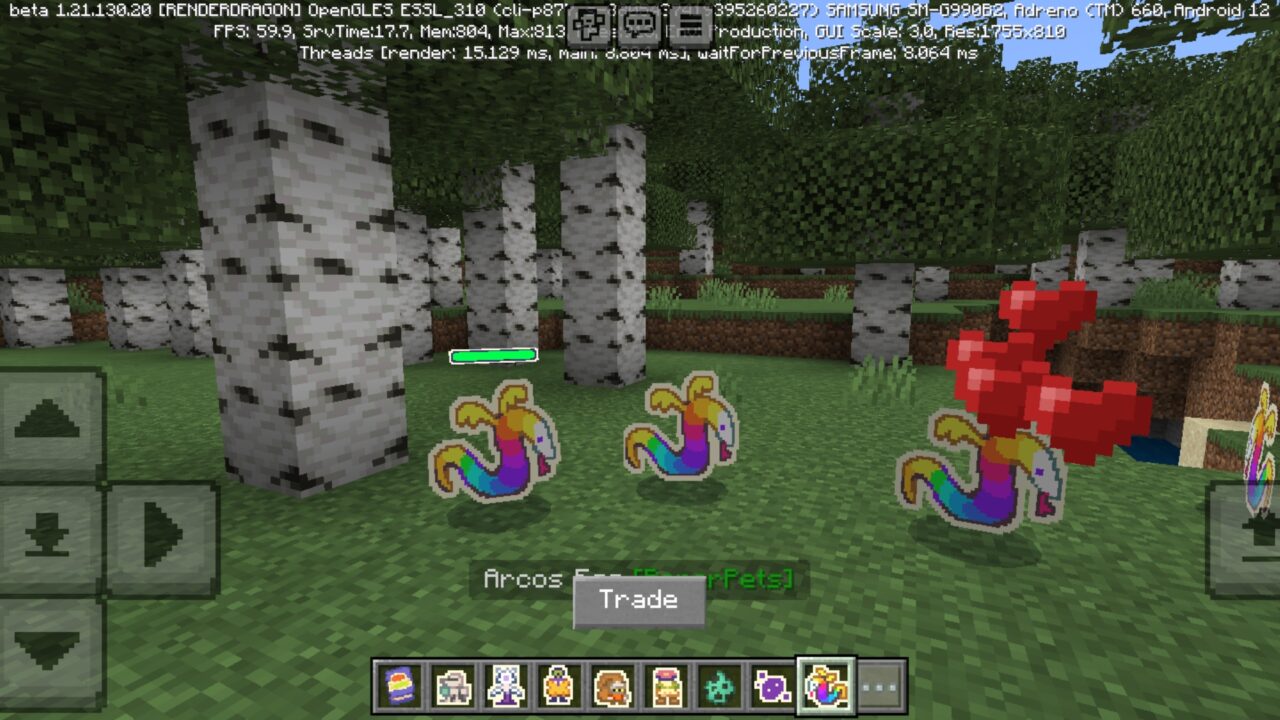Select the rainbow pet item in the highlighted slot
Screen dimensions: 1280x720
click(x=825, y=684)
